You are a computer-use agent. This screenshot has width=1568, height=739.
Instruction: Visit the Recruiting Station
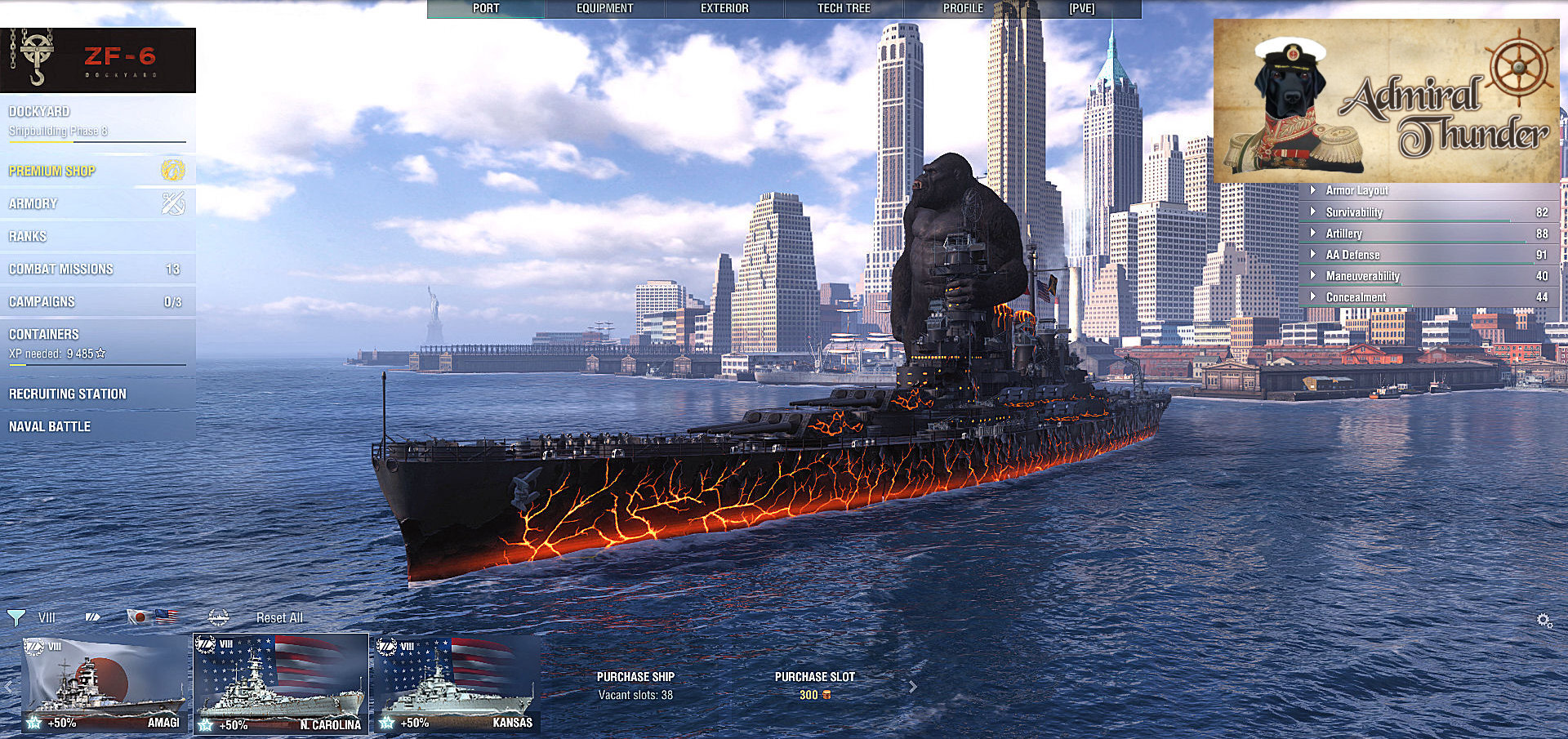[x=68, y=394]
